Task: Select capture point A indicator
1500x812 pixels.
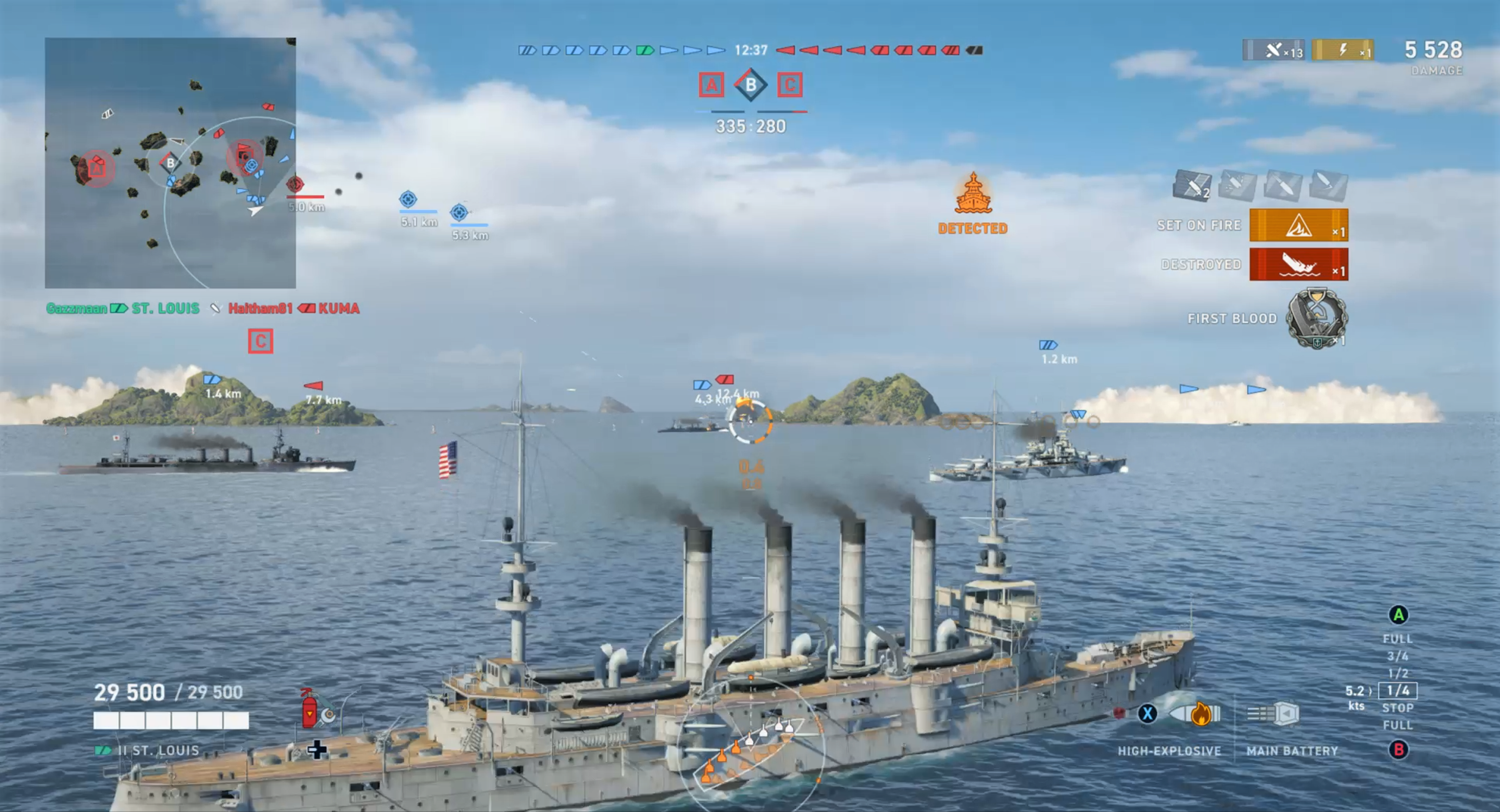Action: (x=711, y=86)
